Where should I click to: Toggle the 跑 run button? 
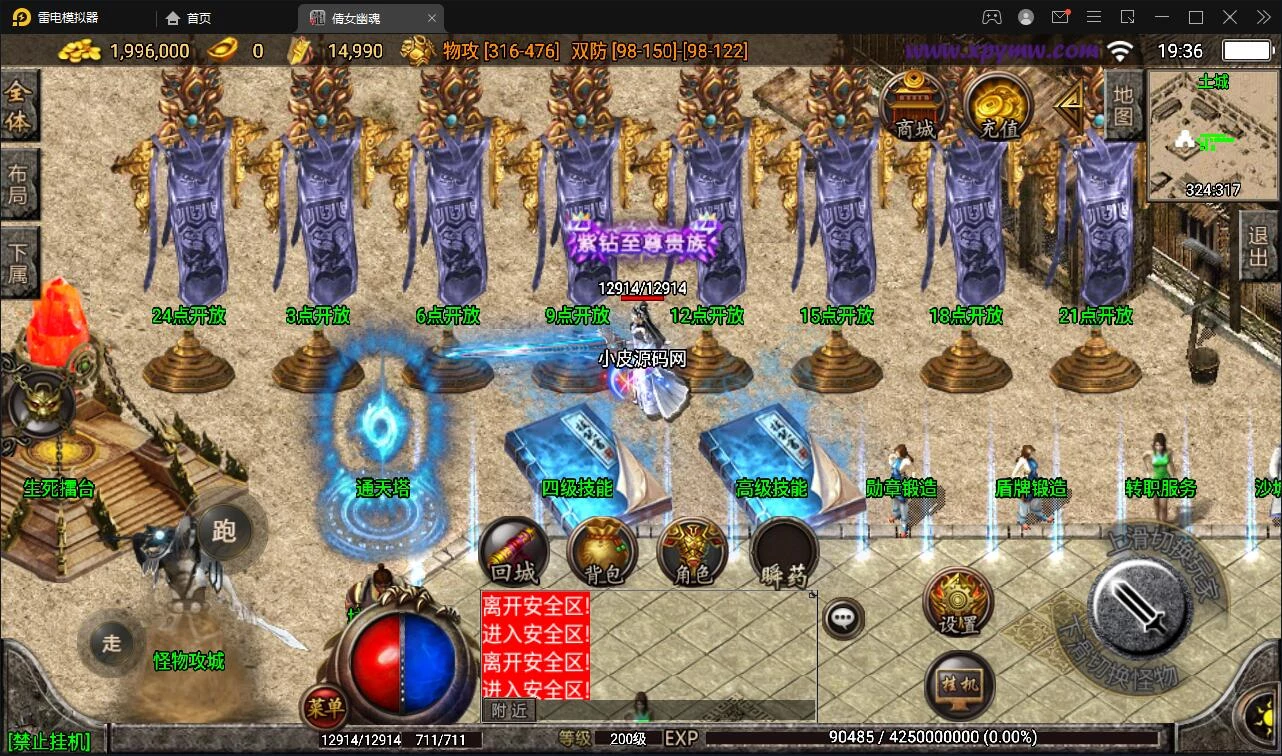pyautogui.click(x=224, y=530)
